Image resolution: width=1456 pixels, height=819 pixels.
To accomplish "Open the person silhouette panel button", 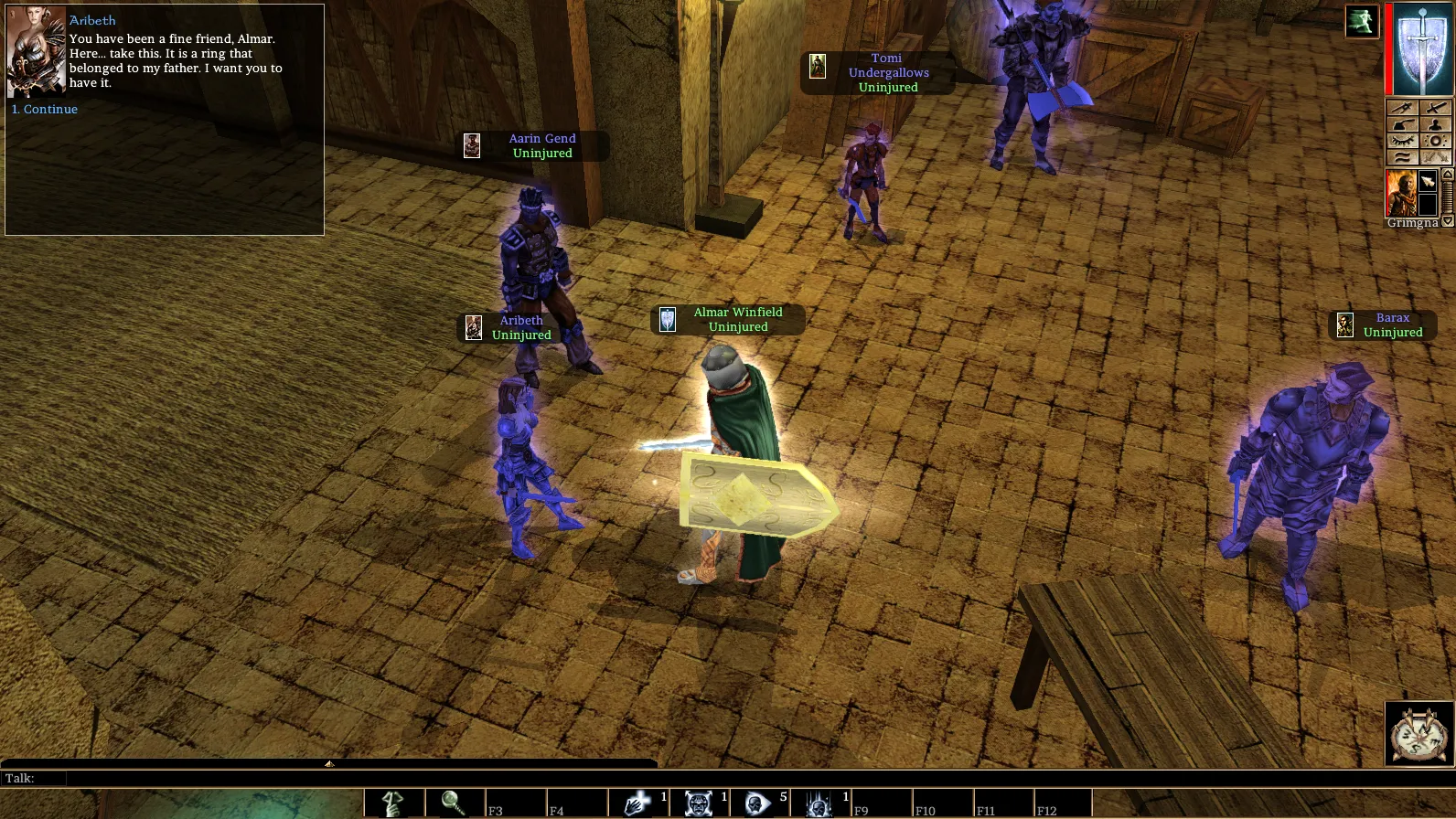I will 1435,124.
